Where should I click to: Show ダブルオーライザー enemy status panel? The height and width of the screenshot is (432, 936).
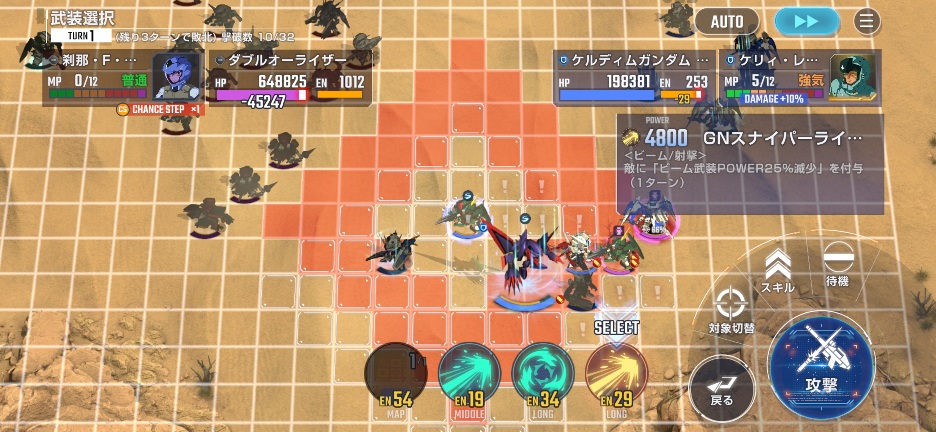pyautogui.click(x=290, y=78)
